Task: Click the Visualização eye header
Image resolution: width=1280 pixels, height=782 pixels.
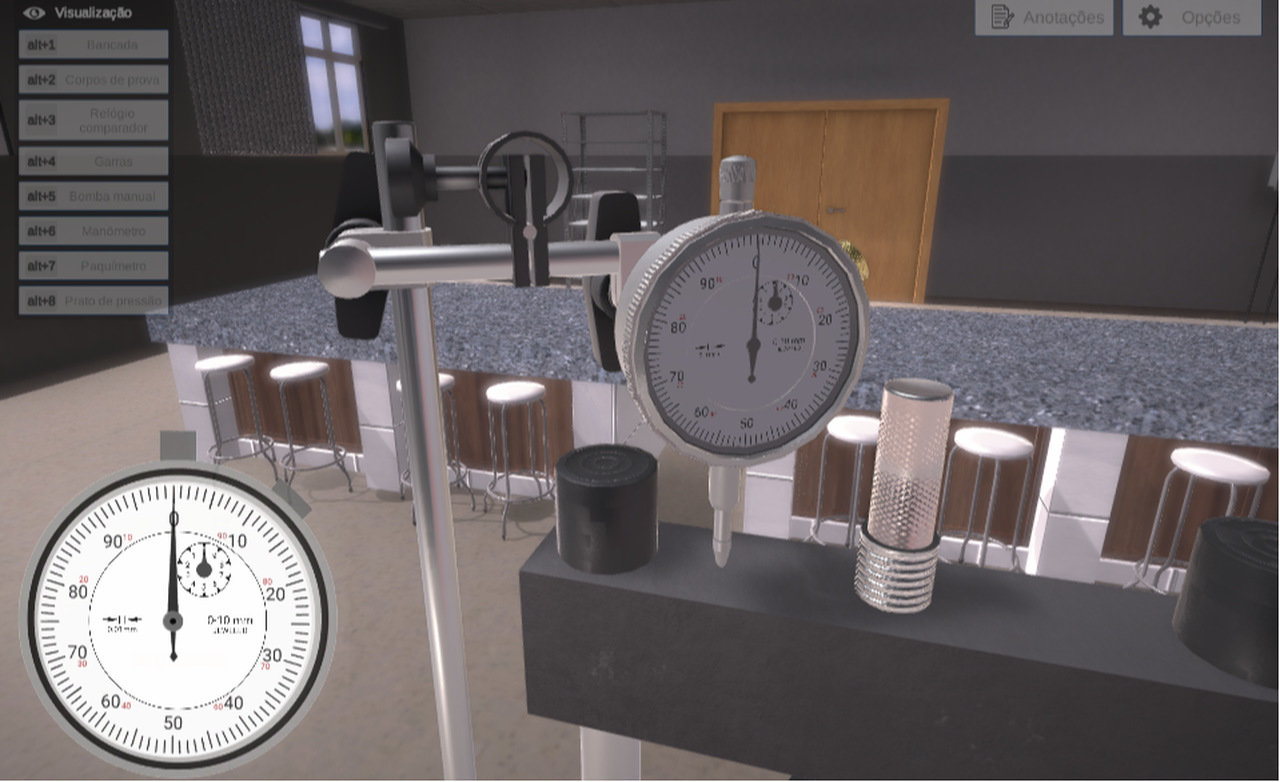Action: (78, 13)
